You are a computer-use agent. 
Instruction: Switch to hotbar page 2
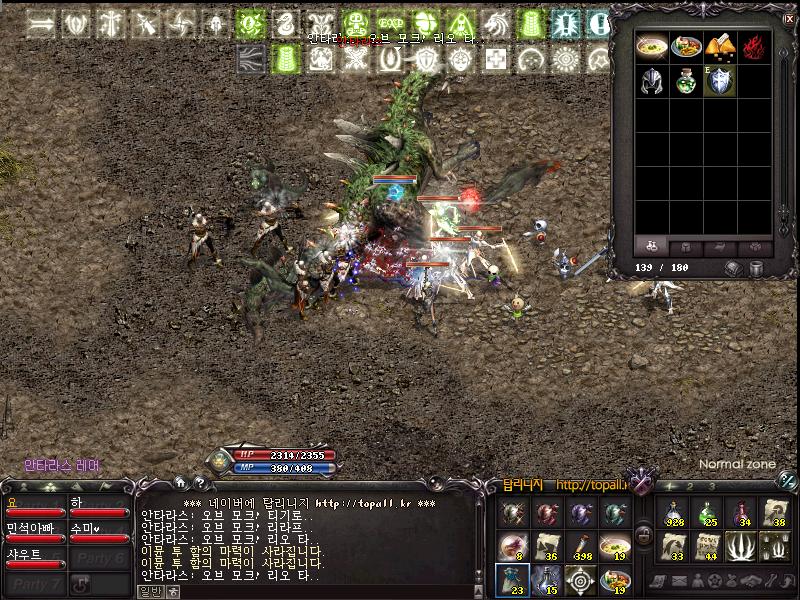pyautogui.click(x=690, y=486)
